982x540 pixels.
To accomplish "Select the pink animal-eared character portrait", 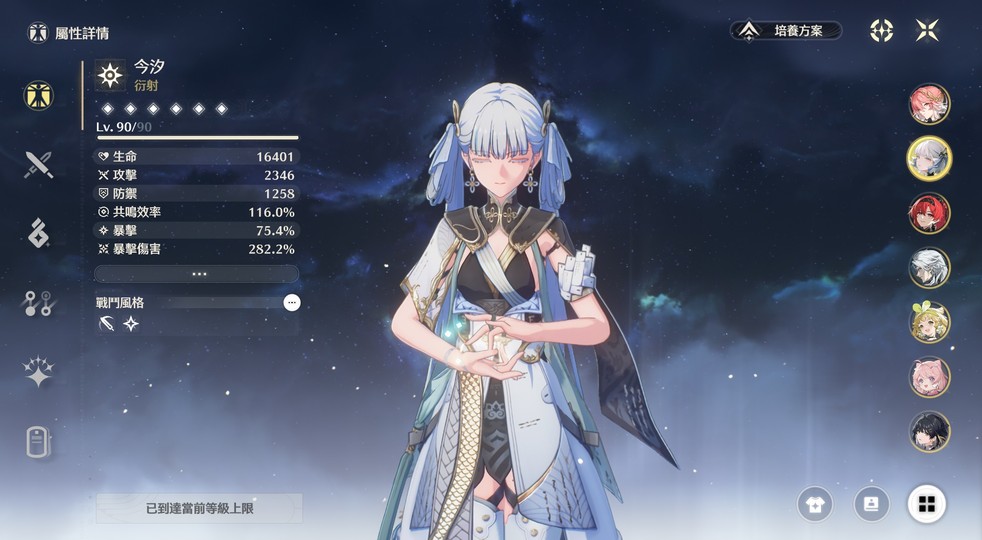I will (x=929, y=377).
